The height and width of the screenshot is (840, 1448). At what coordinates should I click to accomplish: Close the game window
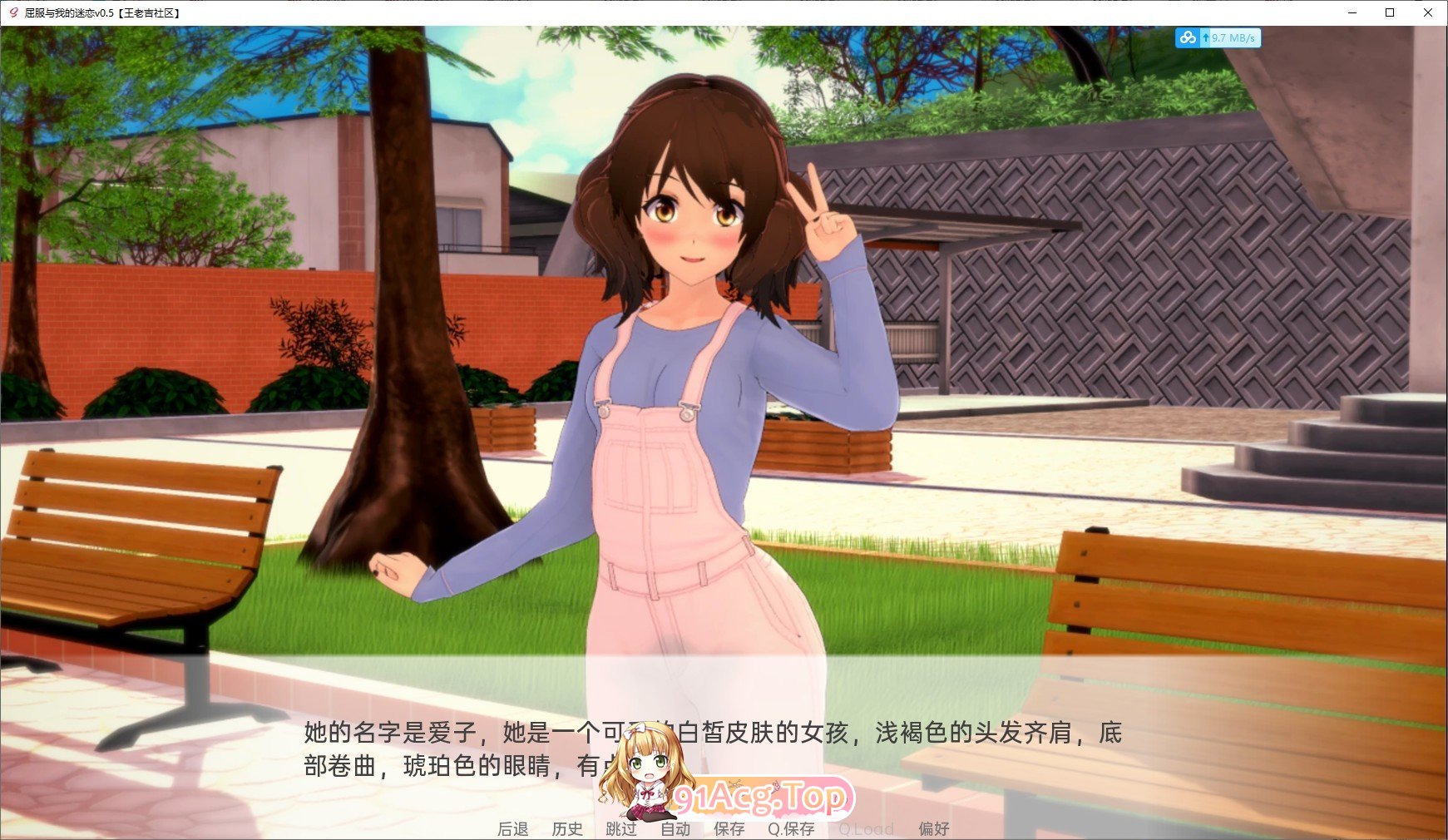pos(1429,13)
